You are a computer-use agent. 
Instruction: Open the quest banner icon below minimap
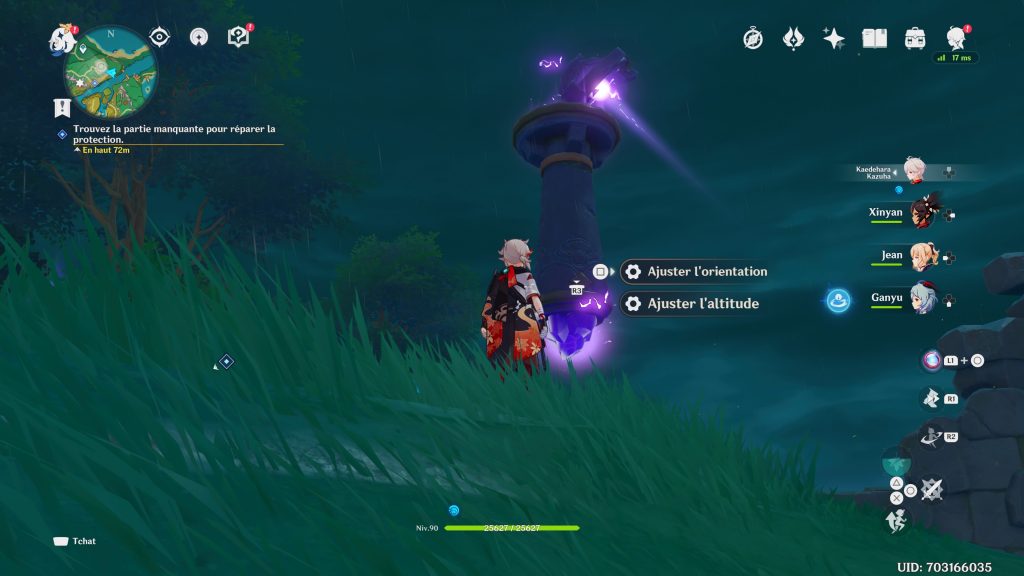62,107
